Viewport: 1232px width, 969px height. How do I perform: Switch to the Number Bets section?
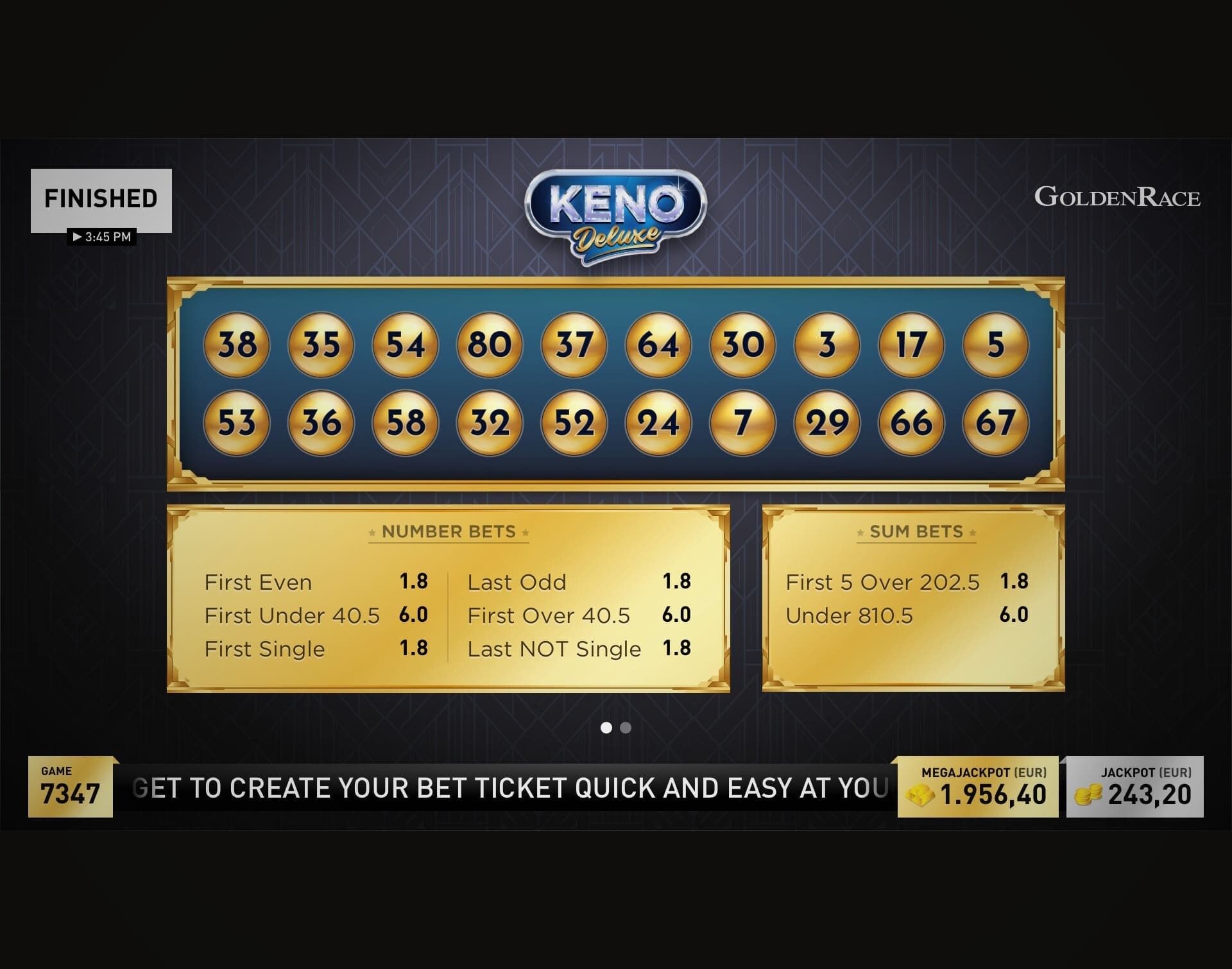click(x=448, y=531)
